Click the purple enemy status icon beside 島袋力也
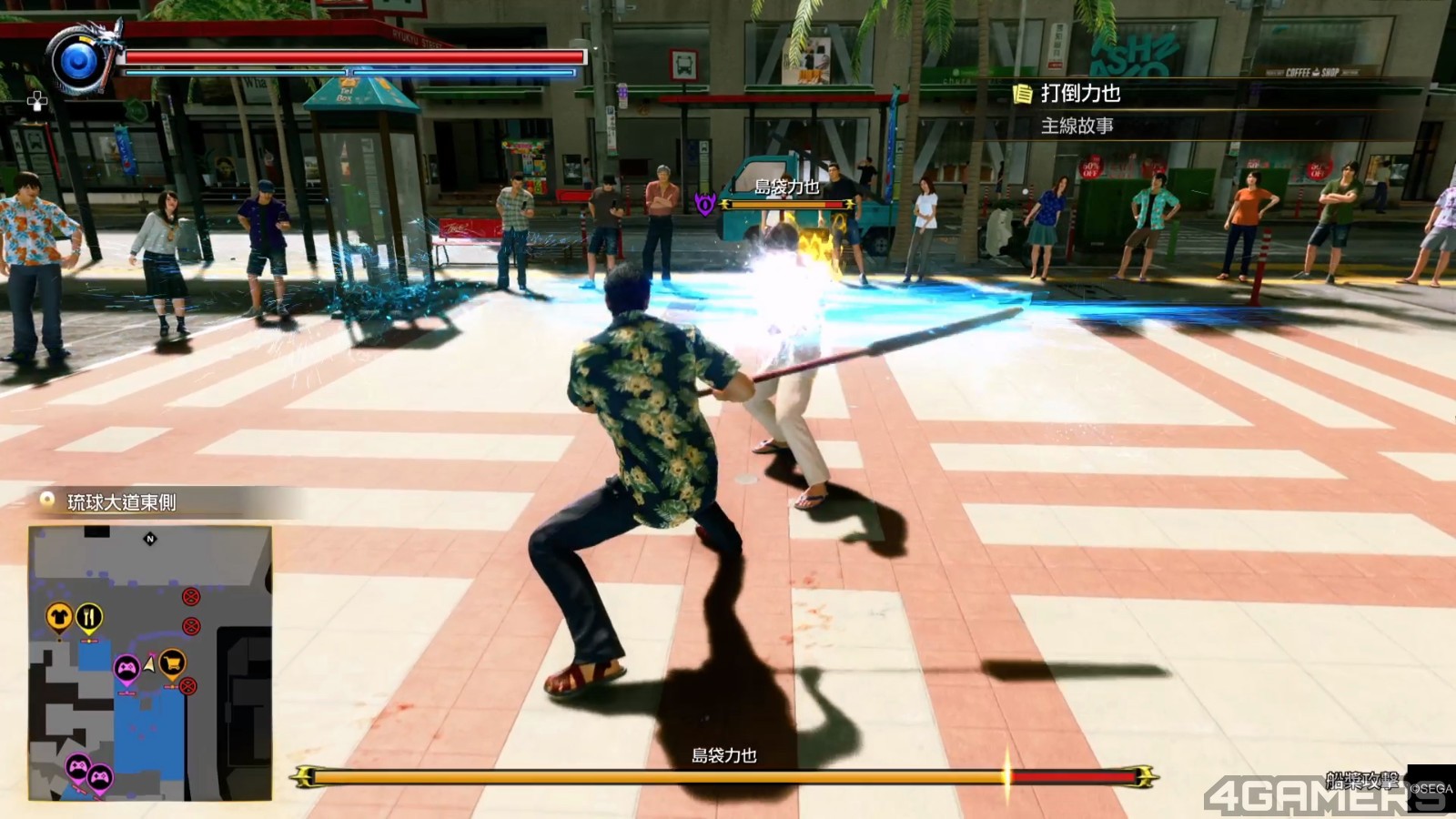Image resolution: width=1456 pixels, height=819 pixels. [705, 205]
